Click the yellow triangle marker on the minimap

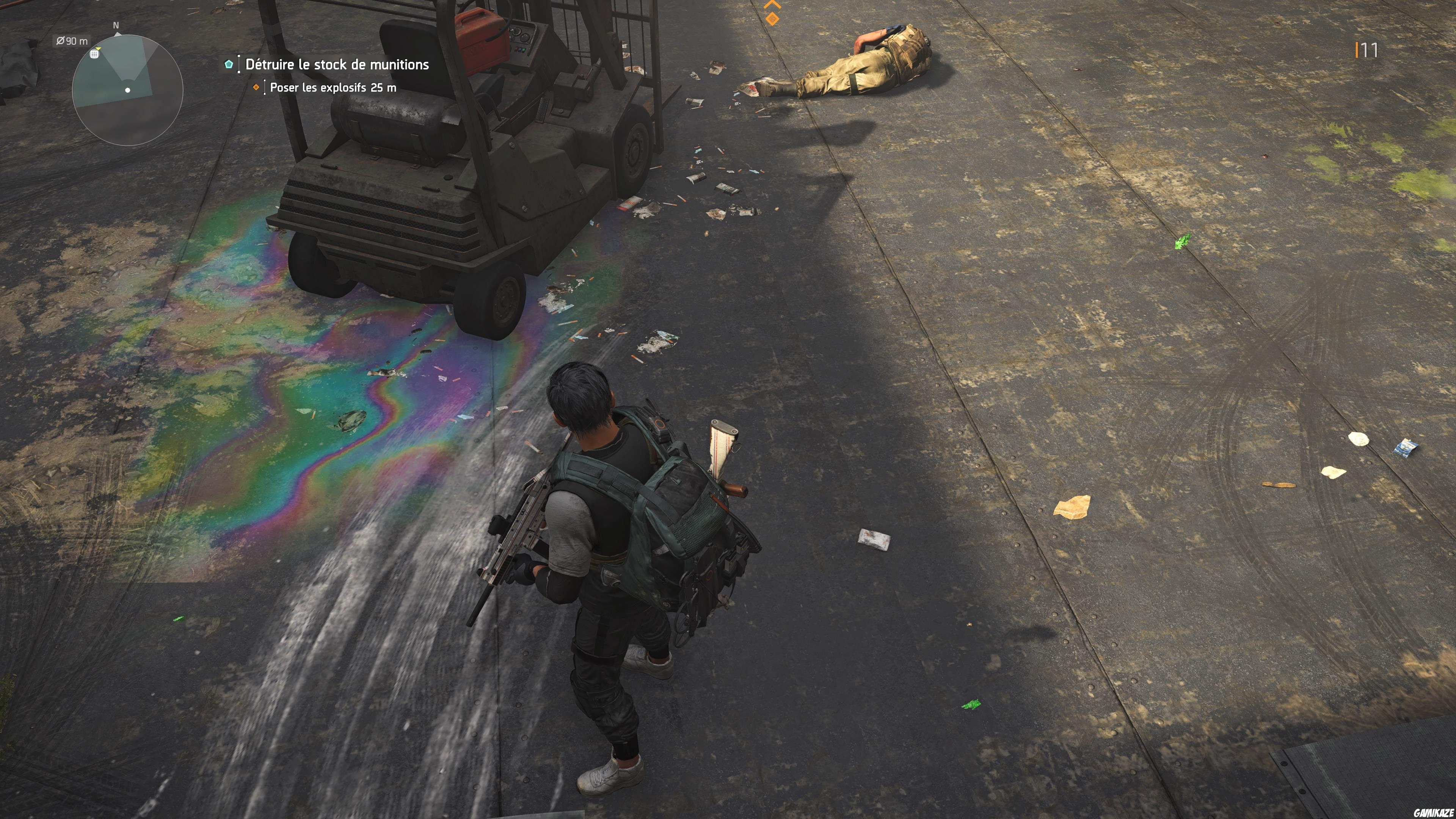point(99,49)
